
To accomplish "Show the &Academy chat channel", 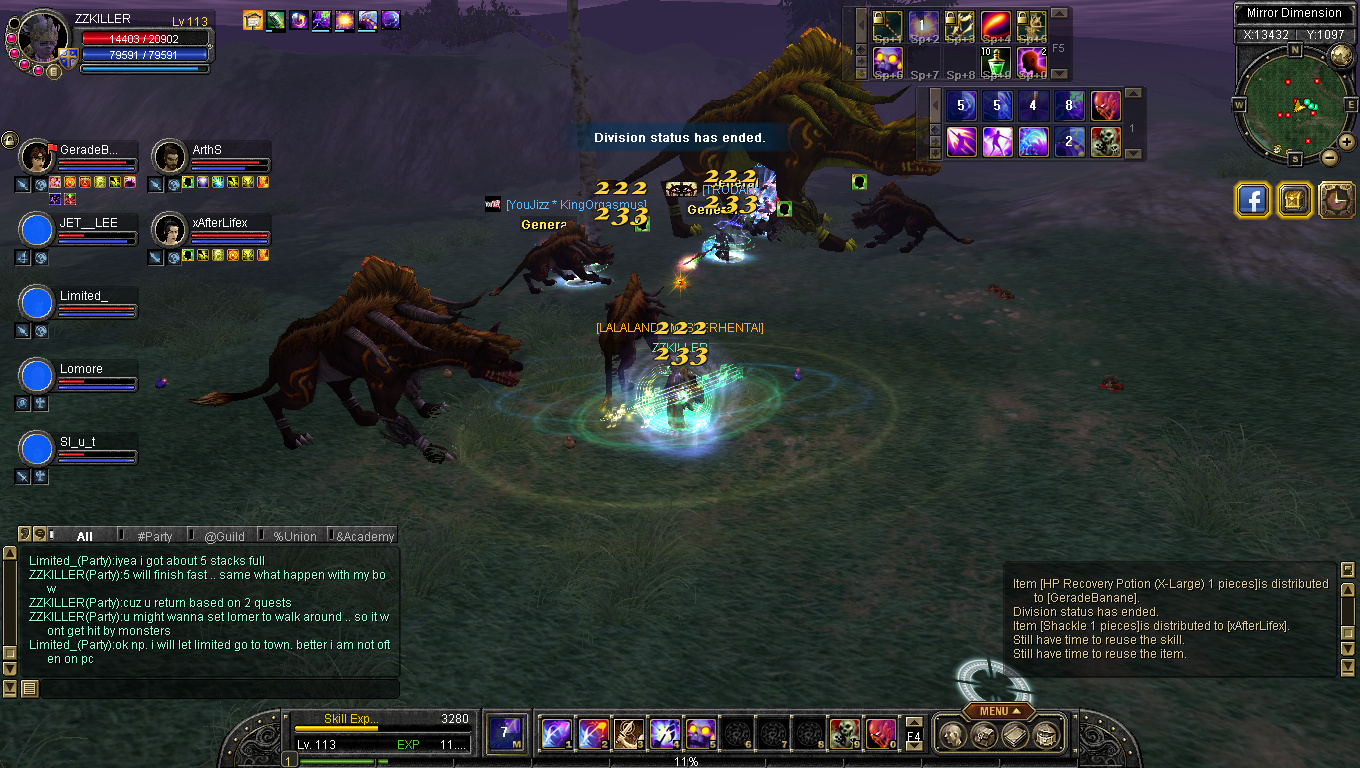I will 364,536.
